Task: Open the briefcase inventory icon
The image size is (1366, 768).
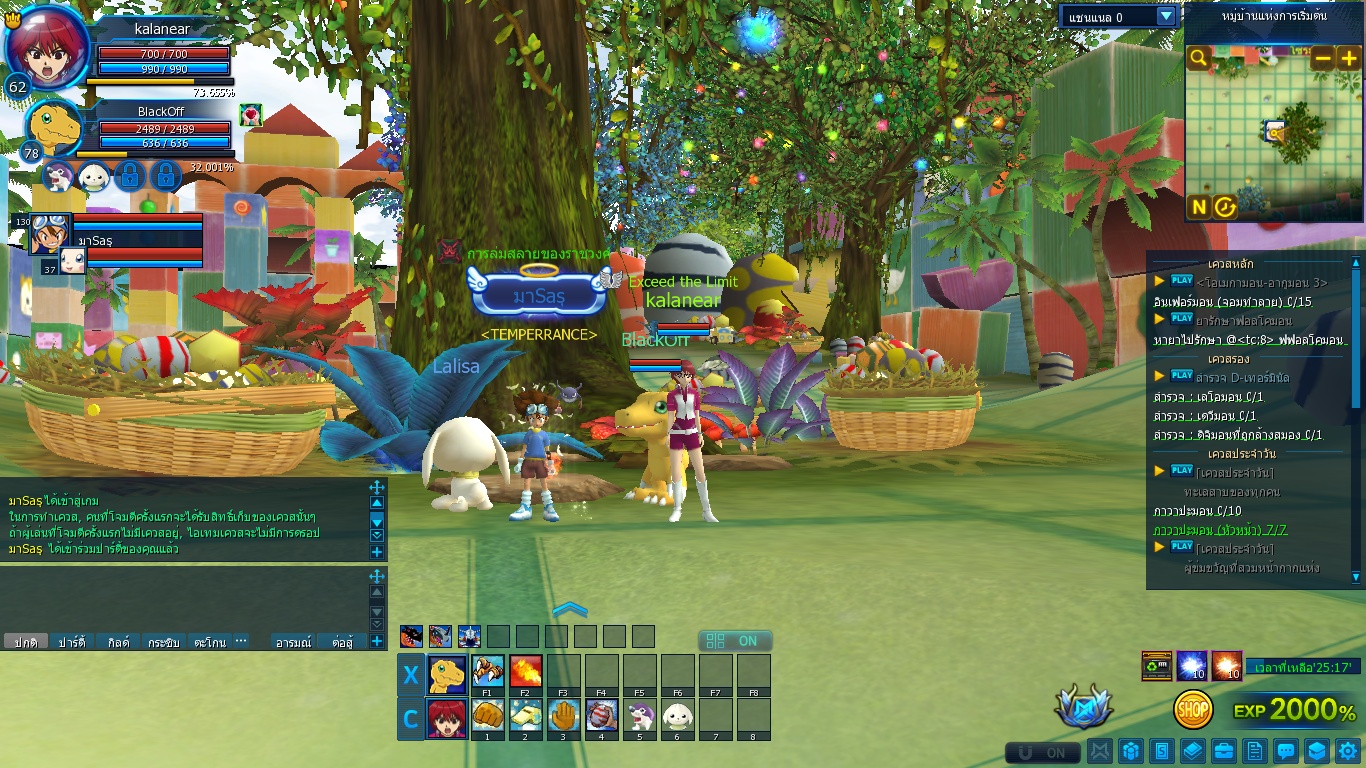Action: (x=1223, y=750)
